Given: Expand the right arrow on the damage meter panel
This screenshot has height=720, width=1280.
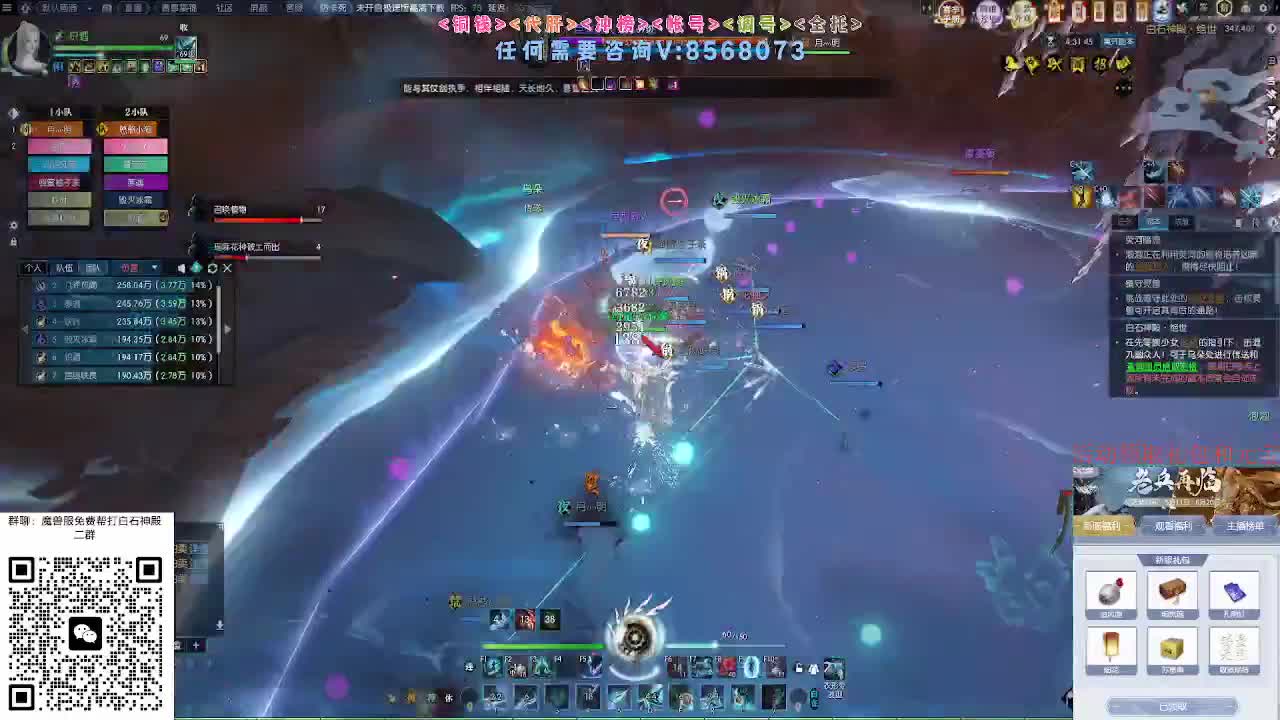Looking at the screenshot, I should 228,329.
